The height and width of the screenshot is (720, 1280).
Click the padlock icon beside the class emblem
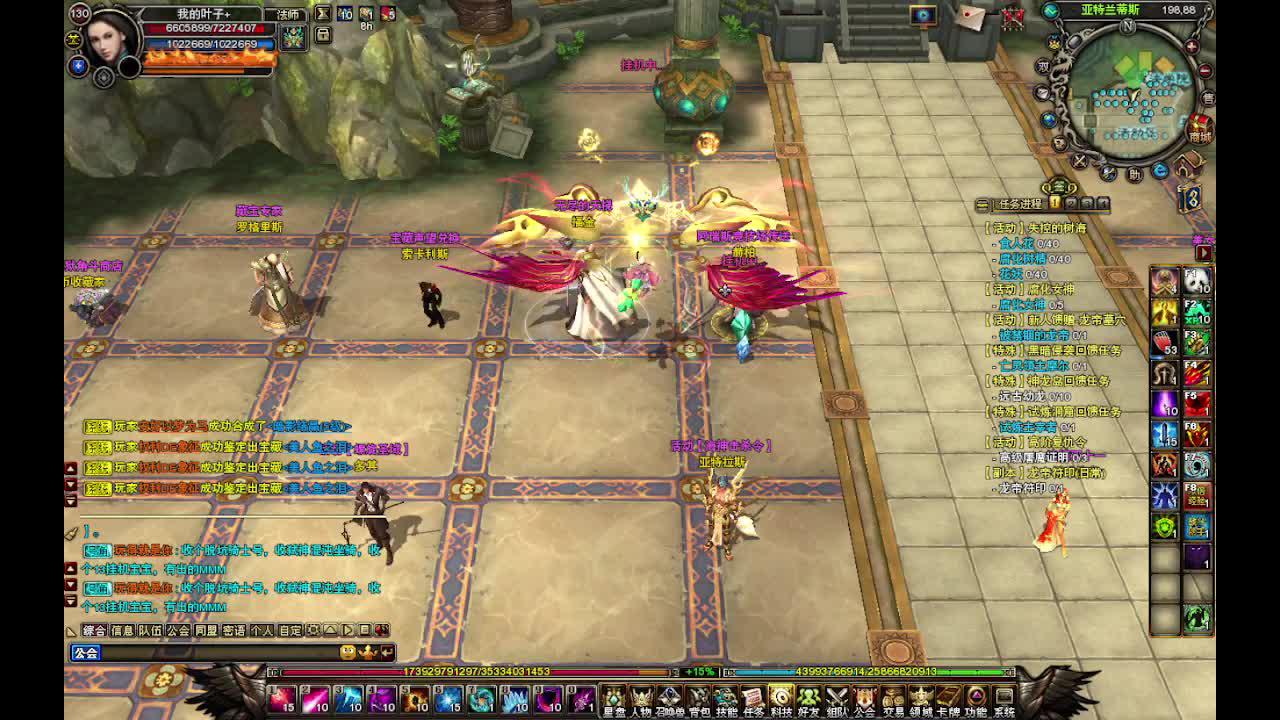coord(323,34)
